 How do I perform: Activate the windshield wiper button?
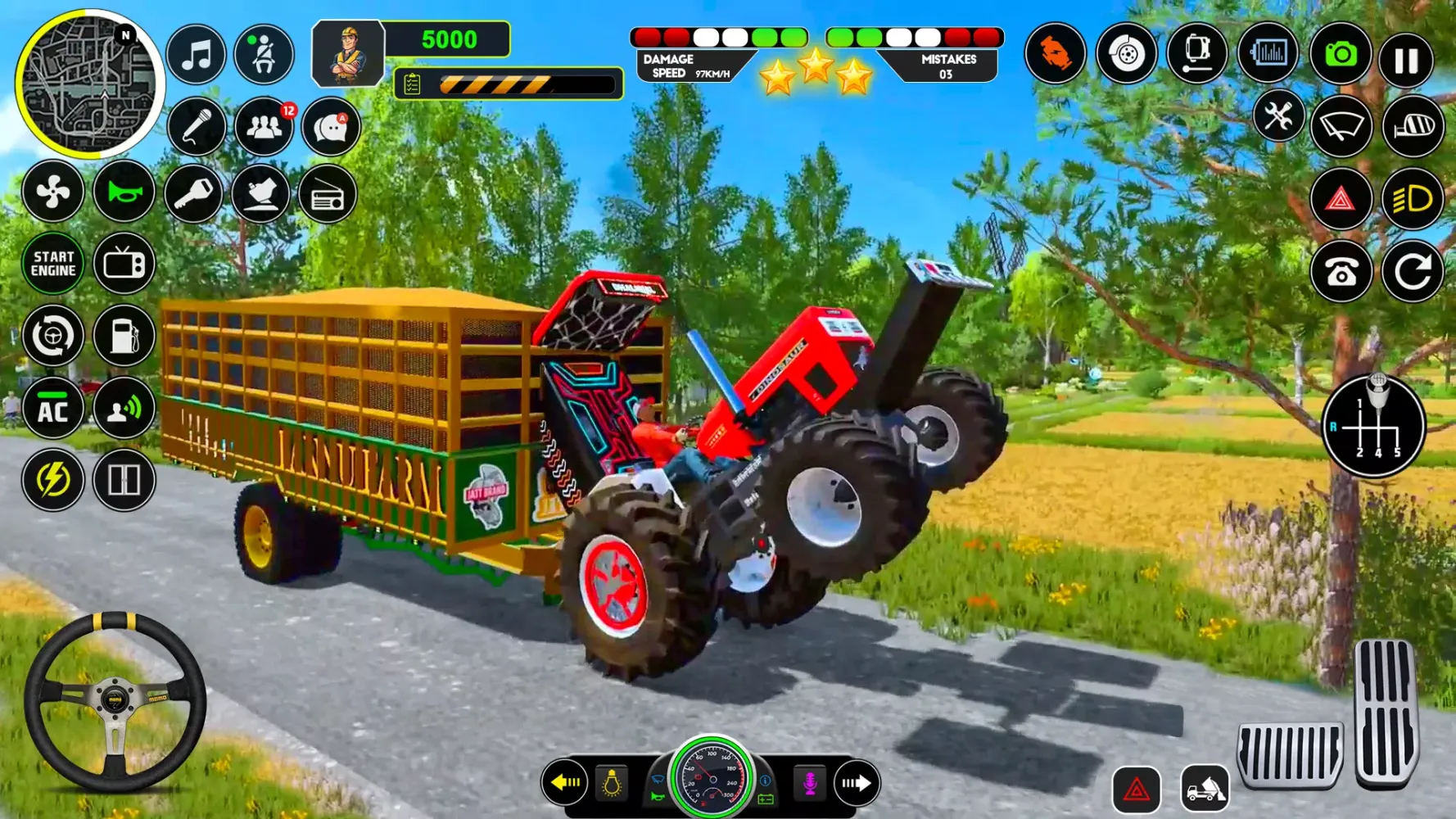[x=1341, y=127]
